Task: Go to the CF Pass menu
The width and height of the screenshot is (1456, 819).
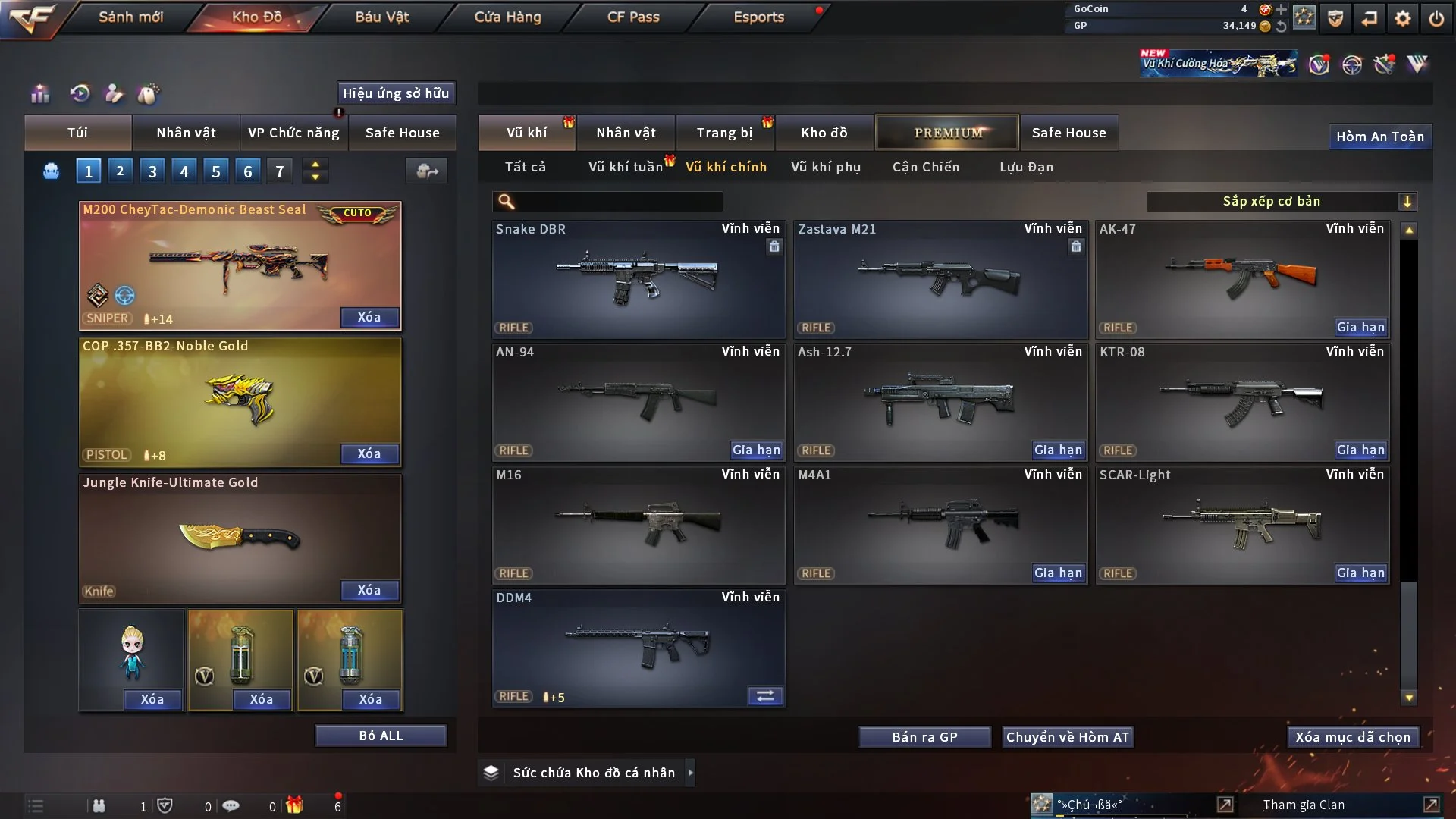Action: point(633,17)
